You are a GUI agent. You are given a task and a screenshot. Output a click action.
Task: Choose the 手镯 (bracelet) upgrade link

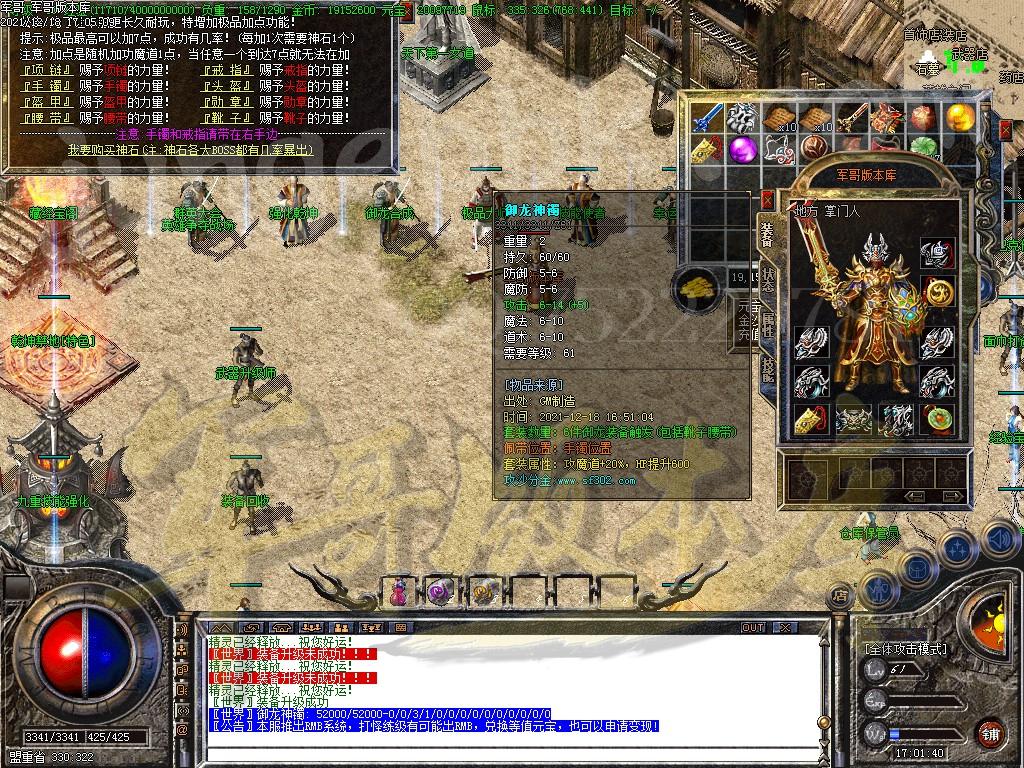coord(45,87)
